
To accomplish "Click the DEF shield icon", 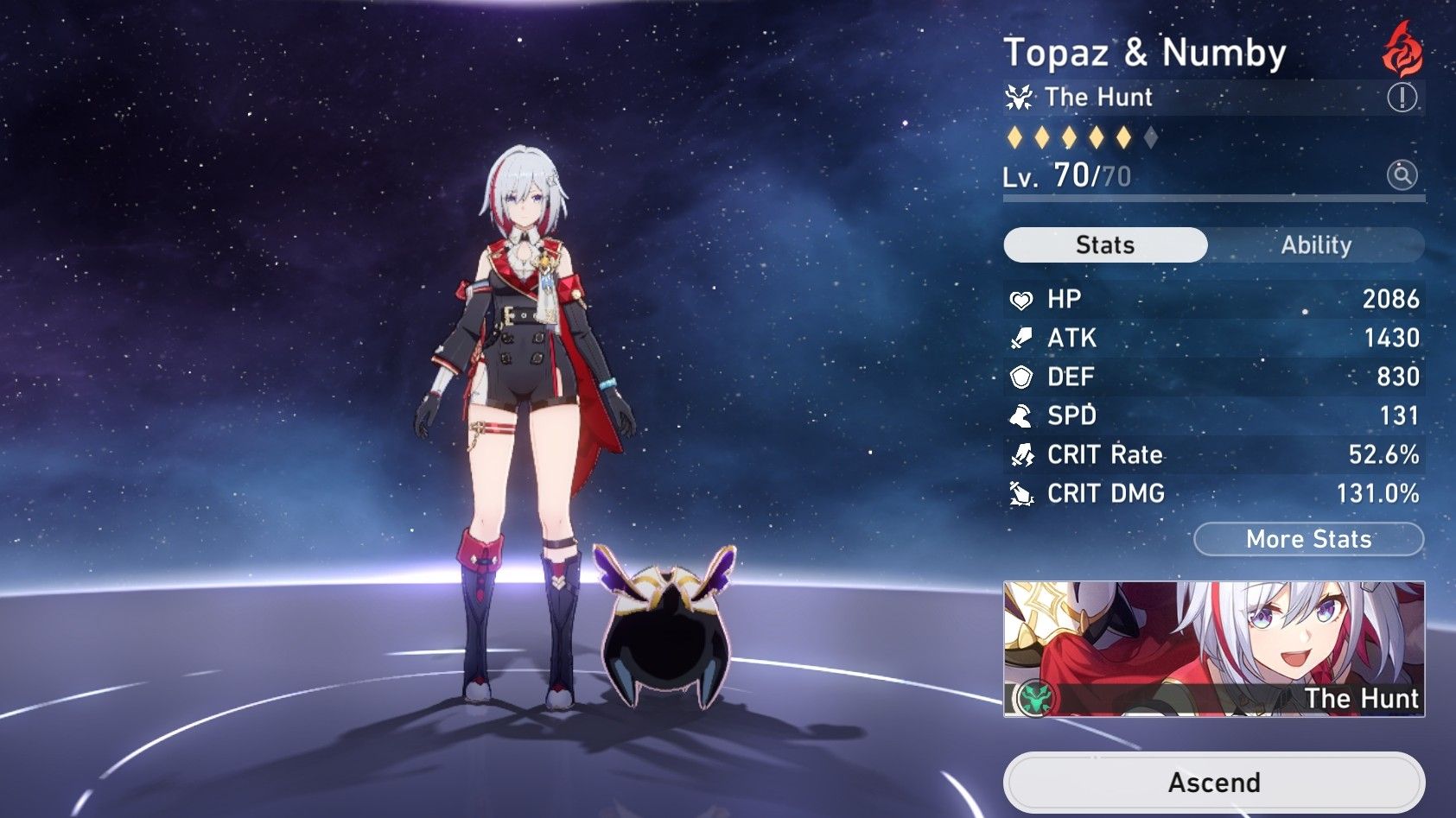I will click(x=1022, y=377).
